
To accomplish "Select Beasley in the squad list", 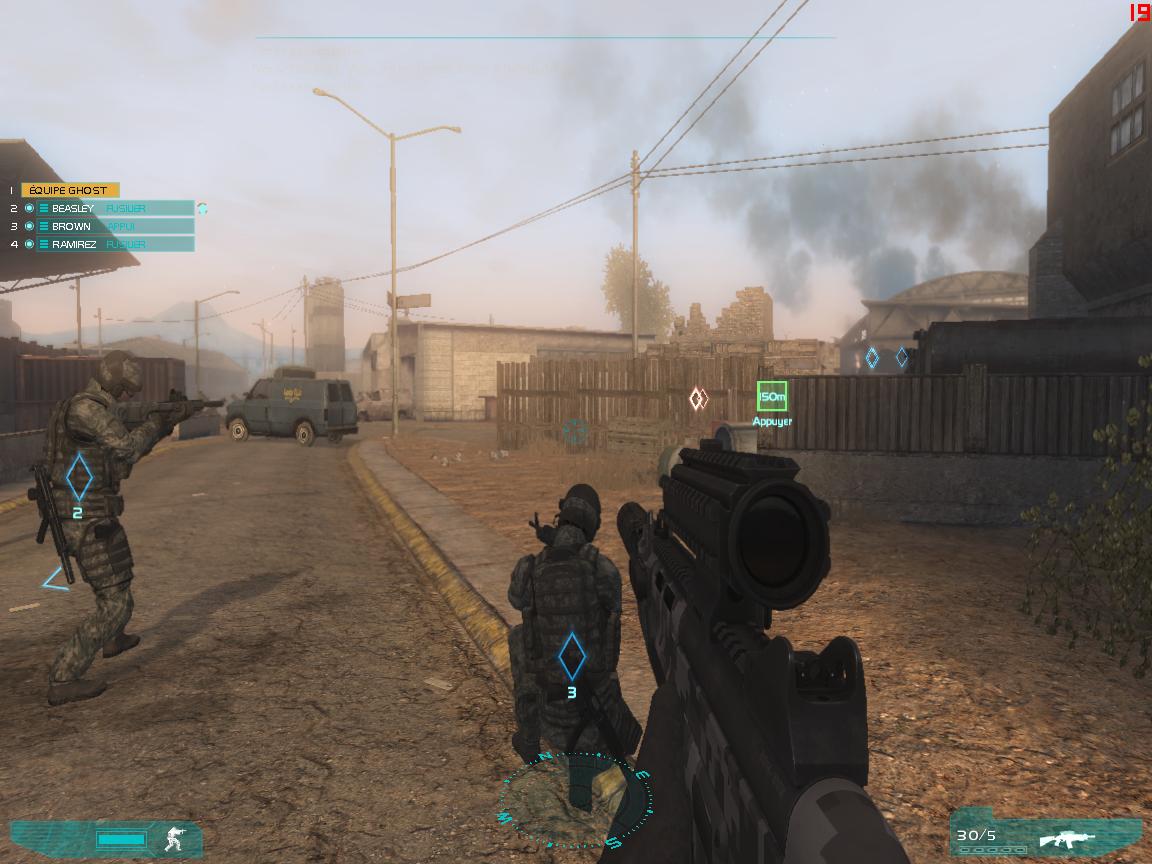I will (73, 208).
